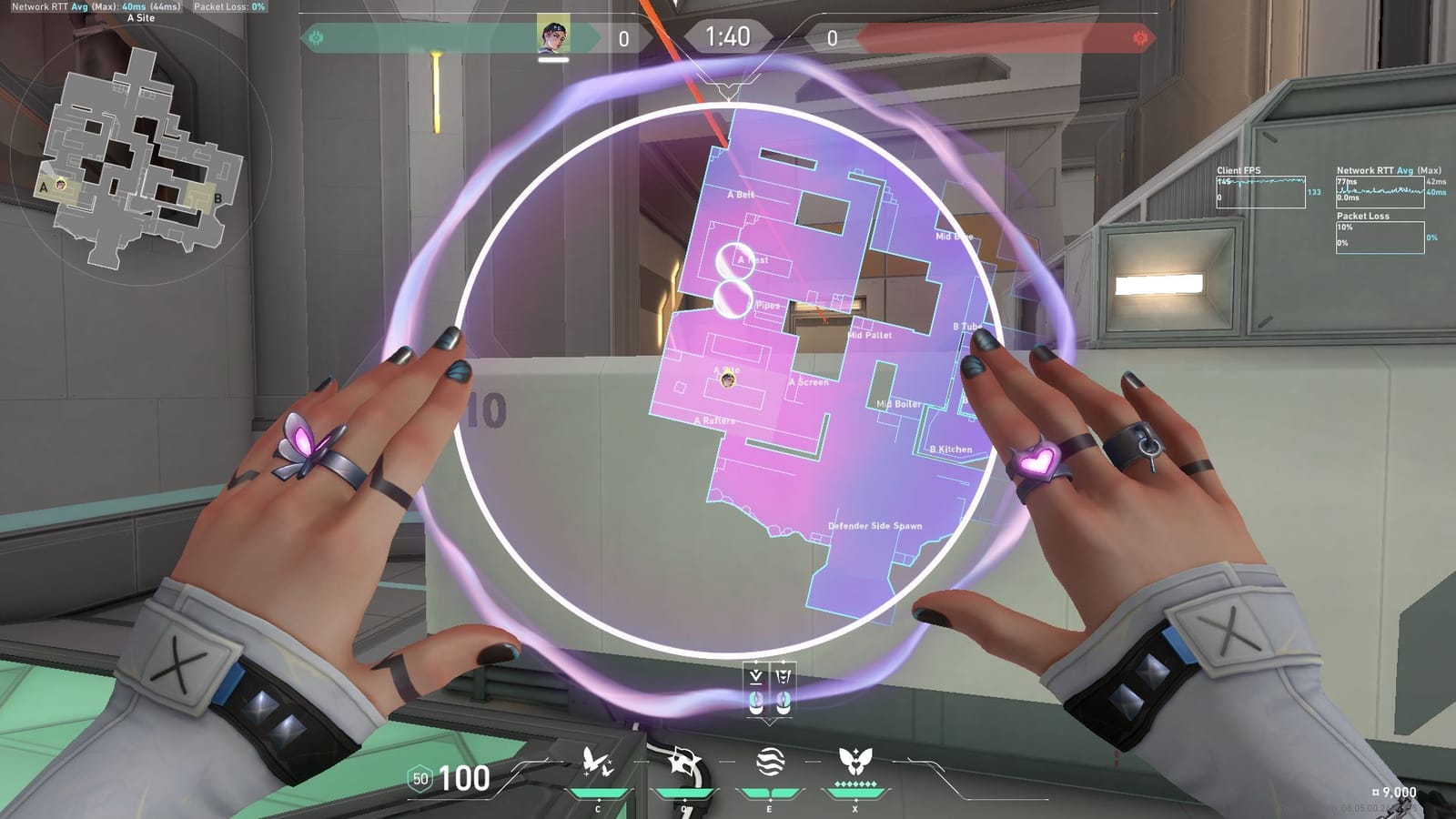Select Defender Side Spawn on the map
The width and height of the screenshot is (1456, 819).
[x=874, y=526]
